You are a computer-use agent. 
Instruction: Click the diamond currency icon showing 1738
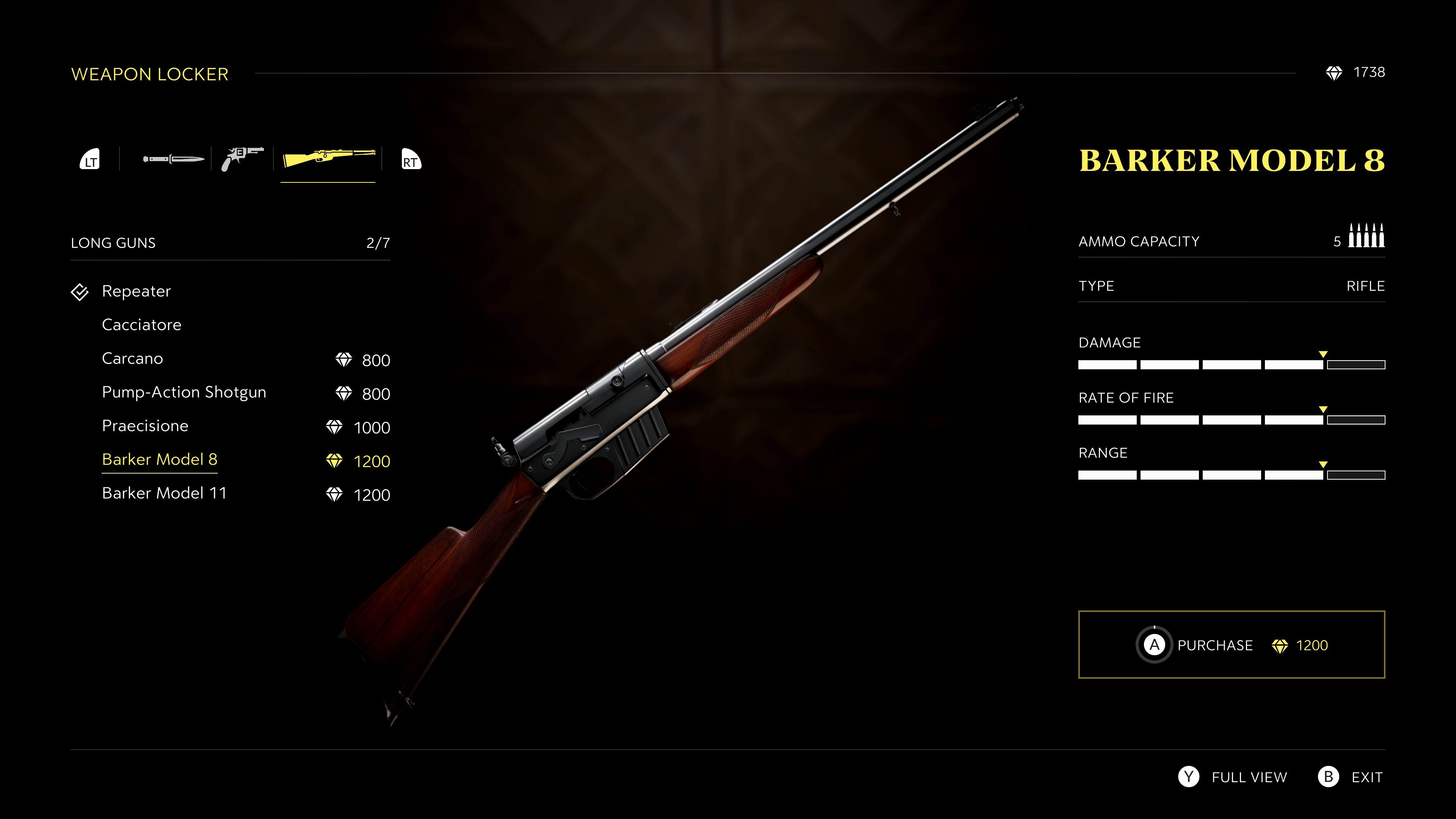point(1335,72)
